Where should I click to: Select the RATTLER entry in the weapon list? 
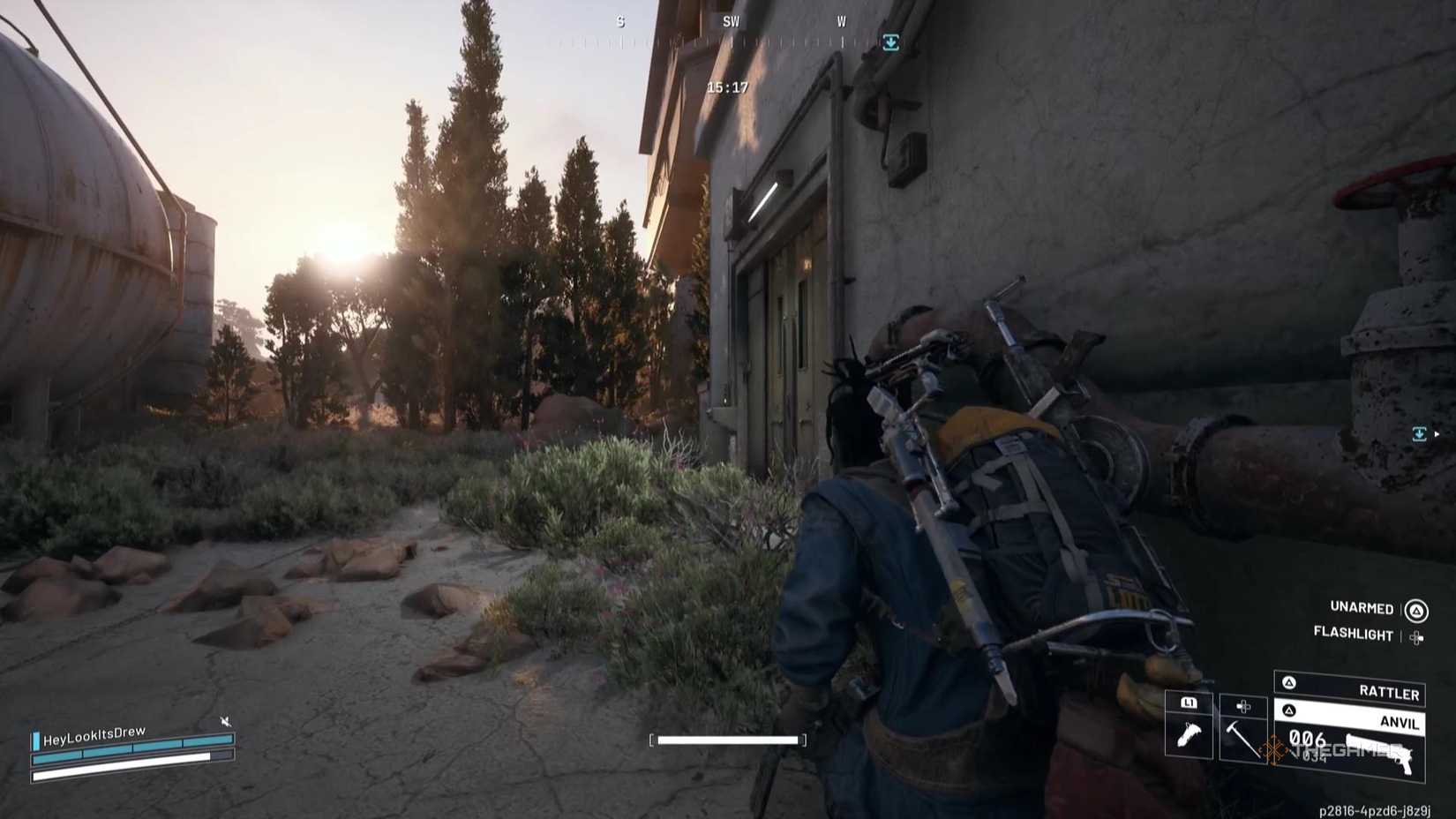coord(1389,693)
